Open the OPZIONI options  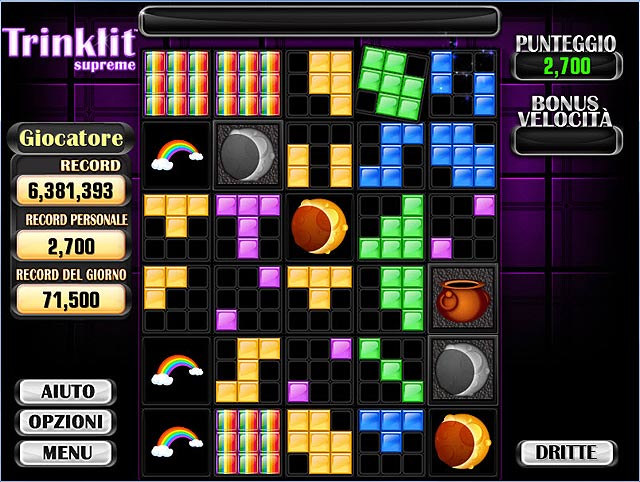pyautogui.click(x=68, y=422)
